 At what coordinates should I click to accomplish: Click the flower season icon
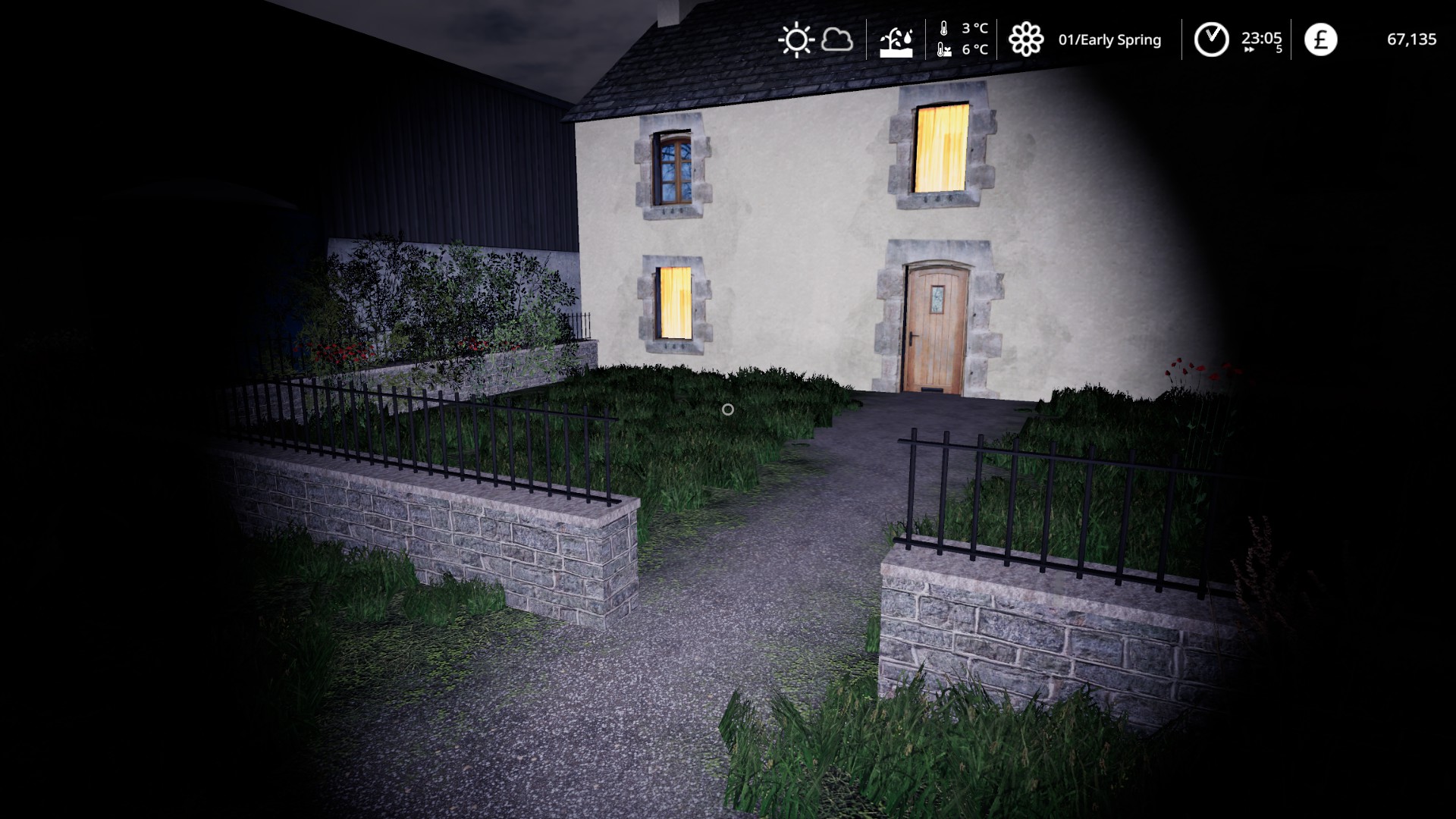pyautogui.click(x=1025, y=39)
